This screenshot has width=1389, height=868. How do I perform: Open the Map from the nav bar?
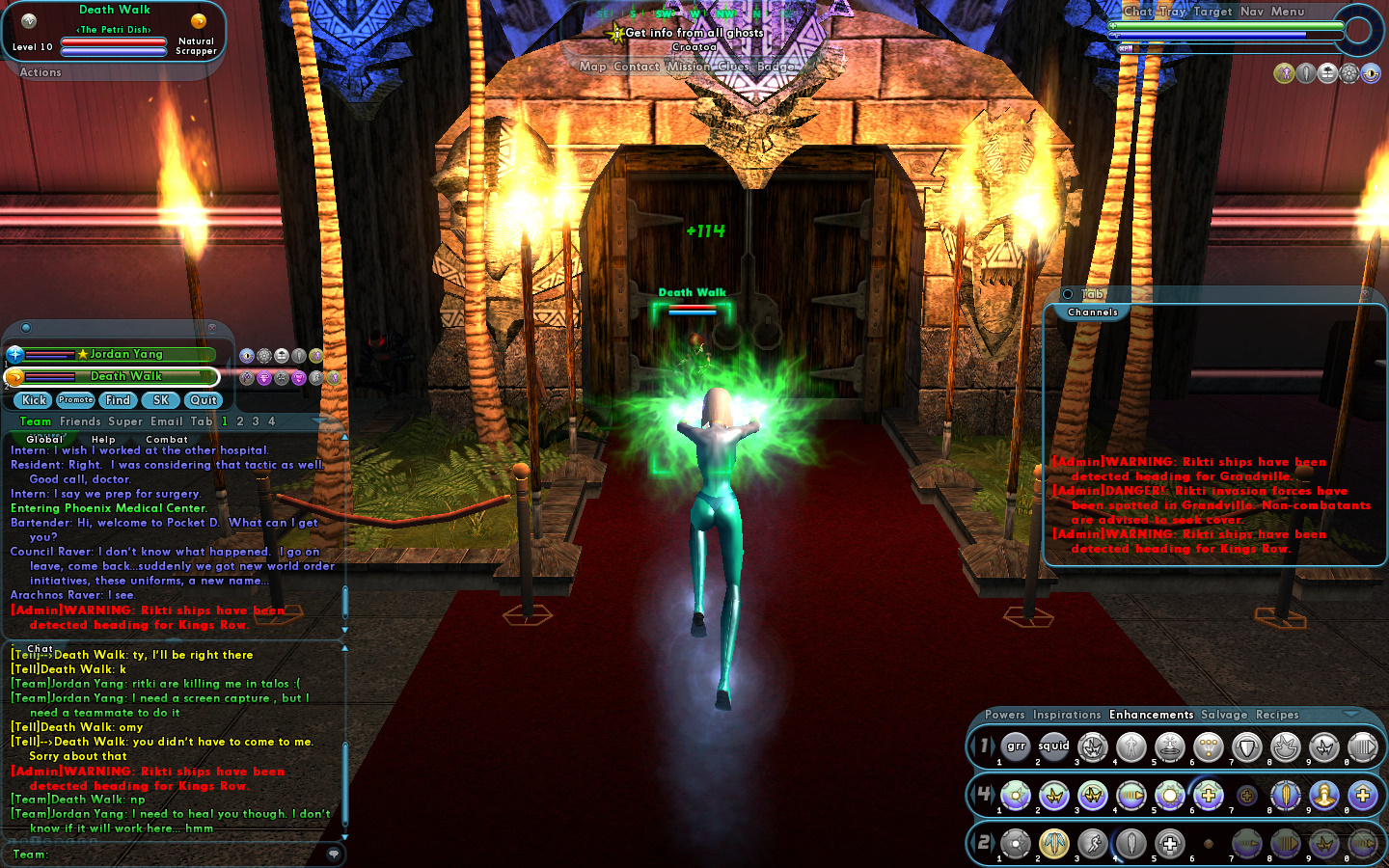click(x=592, y=67)
